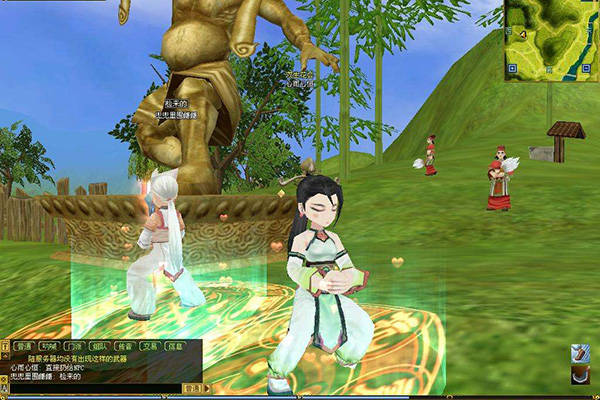Open the 信息 chat tab
The image size is (600, 400).
point(176,346)
